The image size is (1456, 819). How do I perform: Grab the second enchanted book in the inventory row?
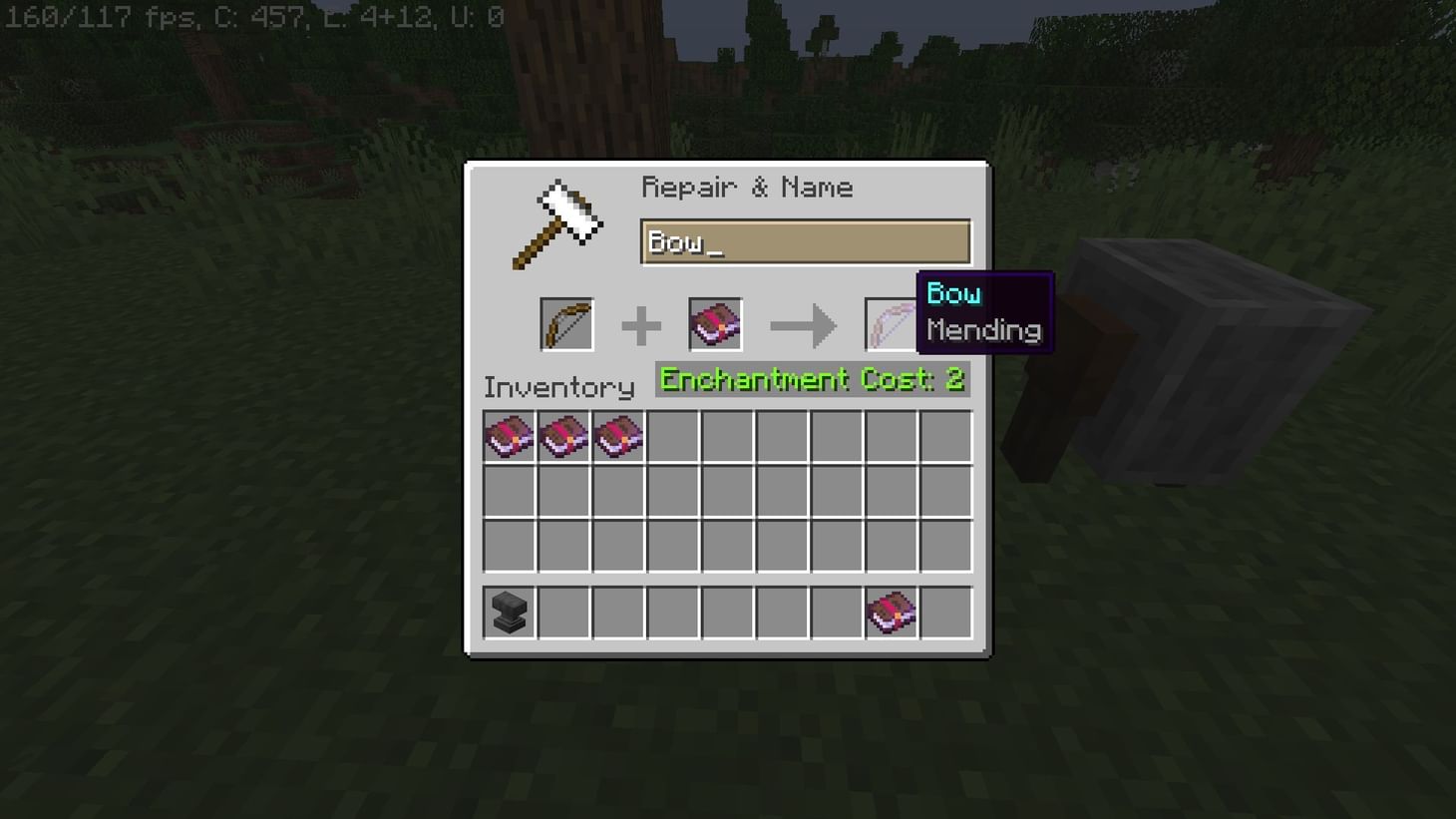[x=563, y=434]
